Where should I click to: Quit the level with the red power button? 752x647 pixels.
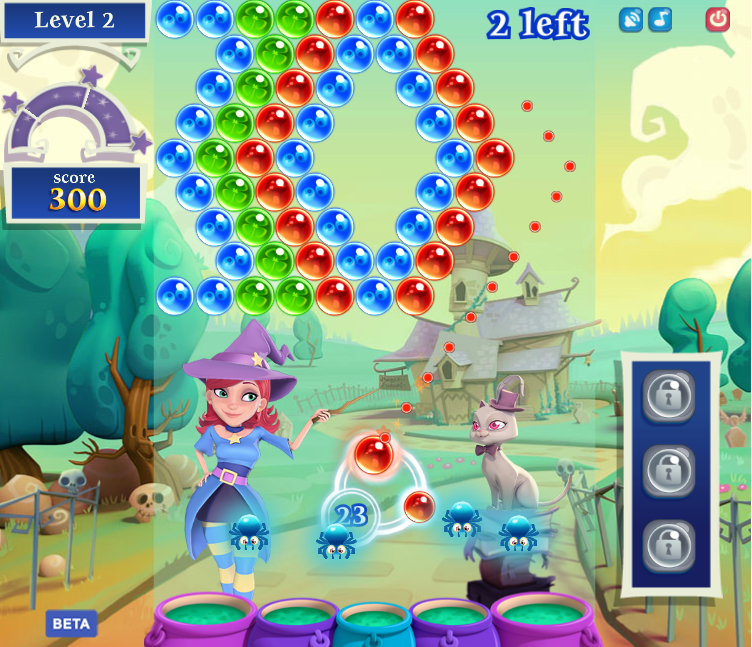pos(717,19)
